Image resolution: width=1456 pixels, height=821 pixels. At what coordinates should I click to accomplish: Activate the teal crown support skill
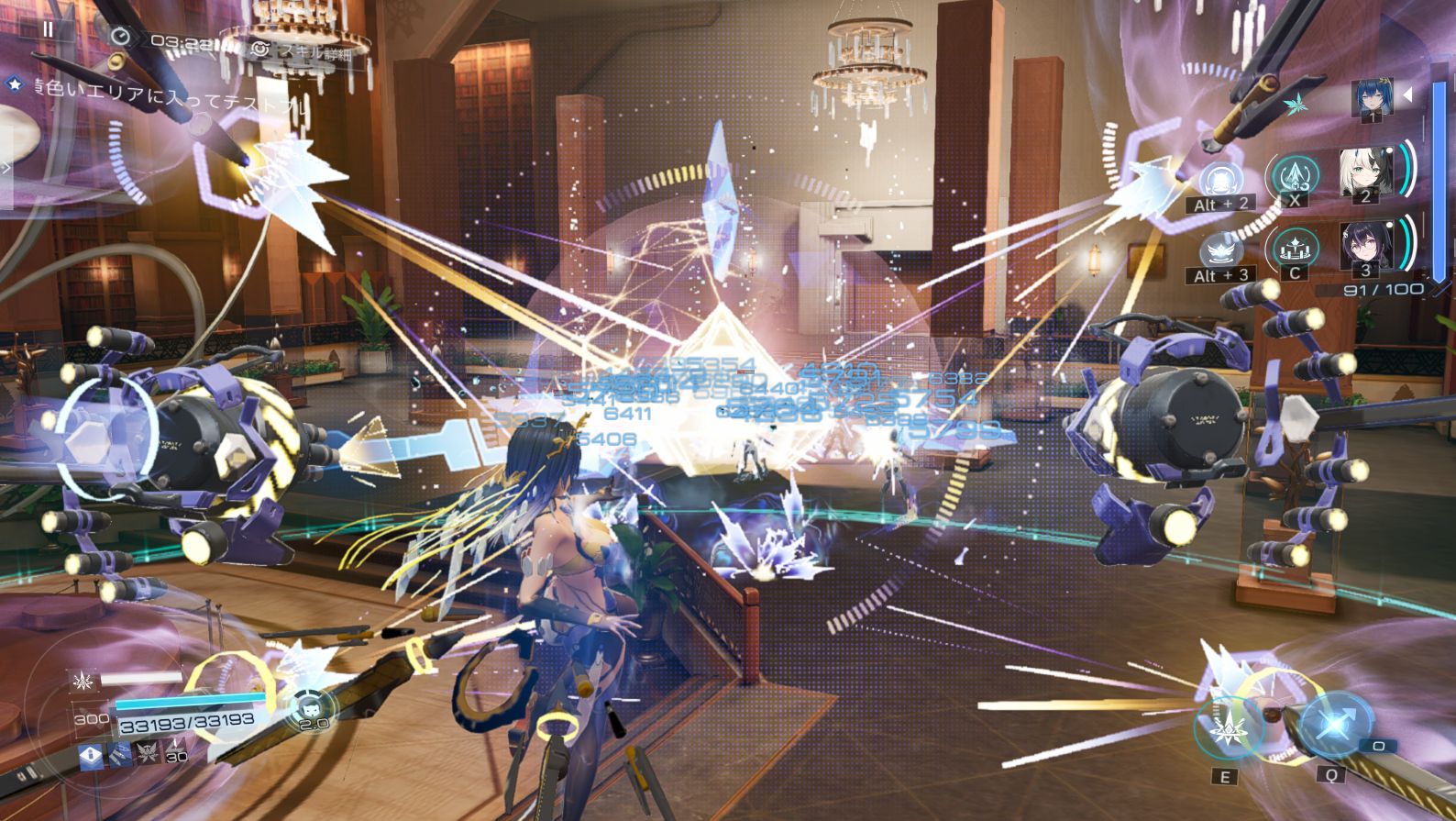(1294, 249)
